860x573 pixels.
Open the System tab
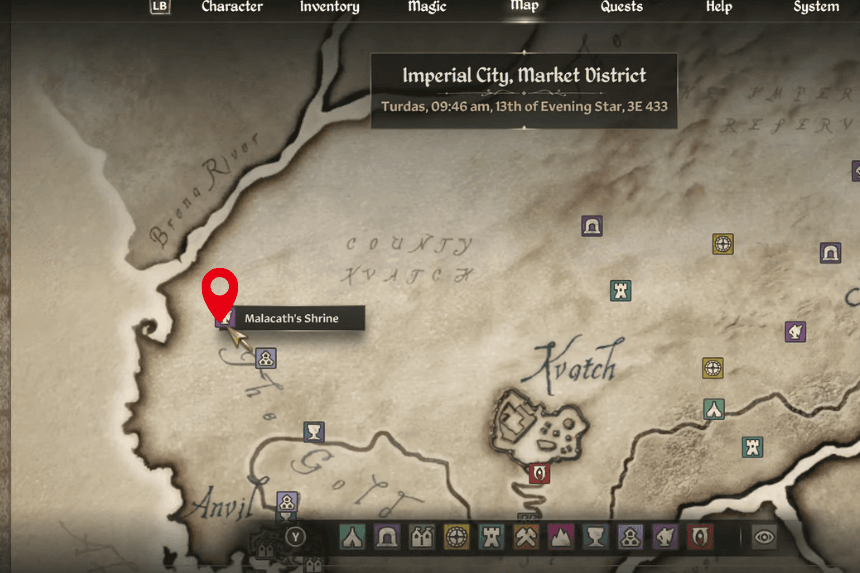[816, 7]
